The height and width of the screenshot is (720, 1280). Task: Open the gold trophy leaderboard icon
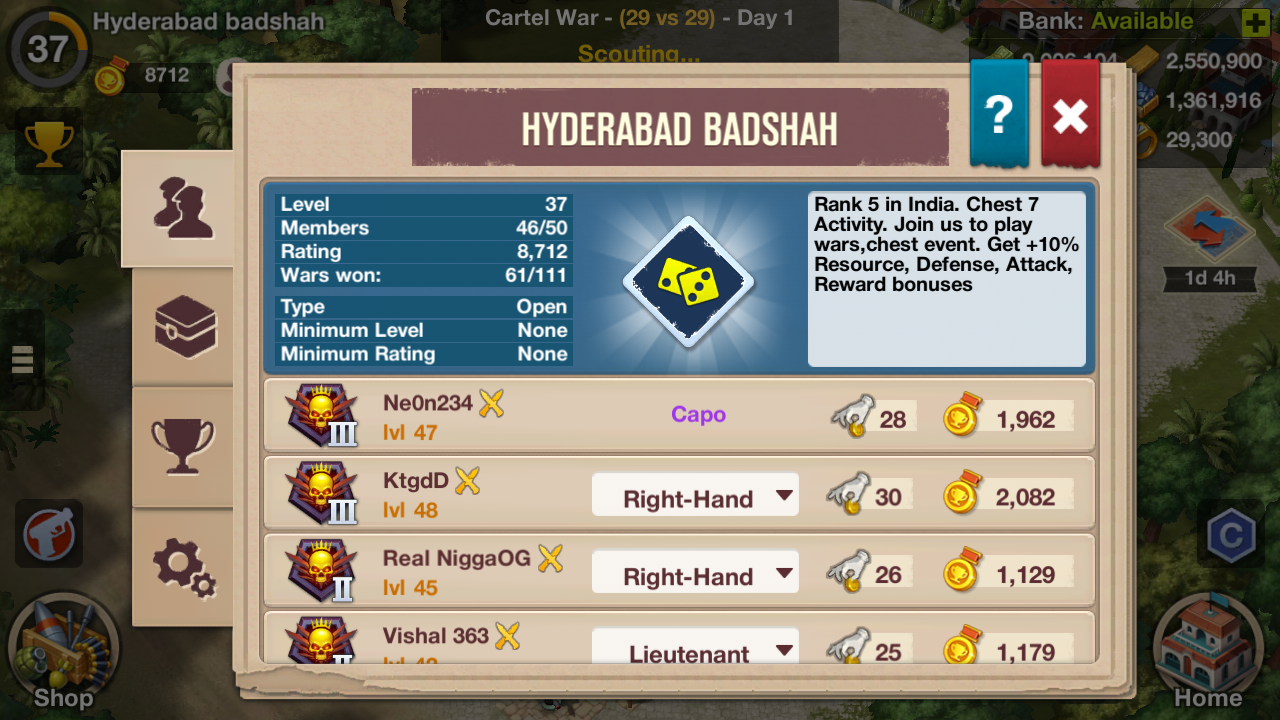tap(49, 144)
